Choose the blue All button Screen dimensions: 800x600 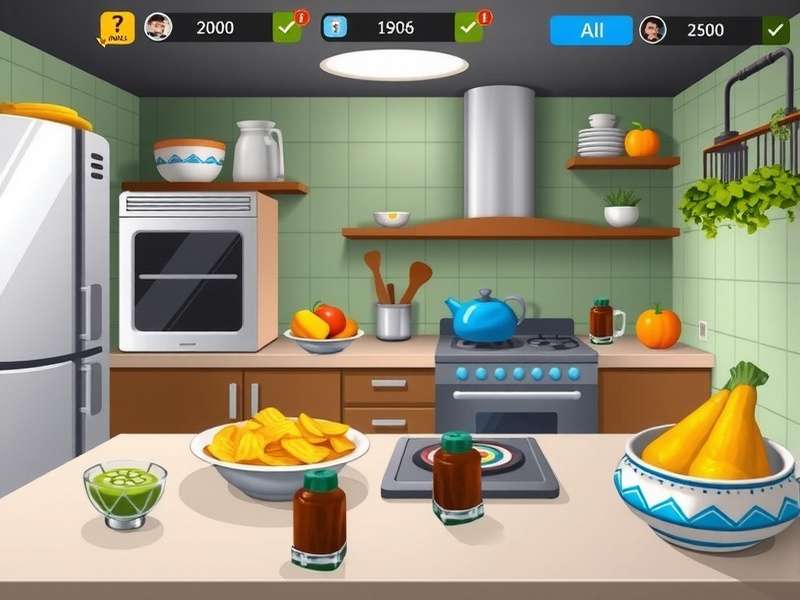(591, 30)
